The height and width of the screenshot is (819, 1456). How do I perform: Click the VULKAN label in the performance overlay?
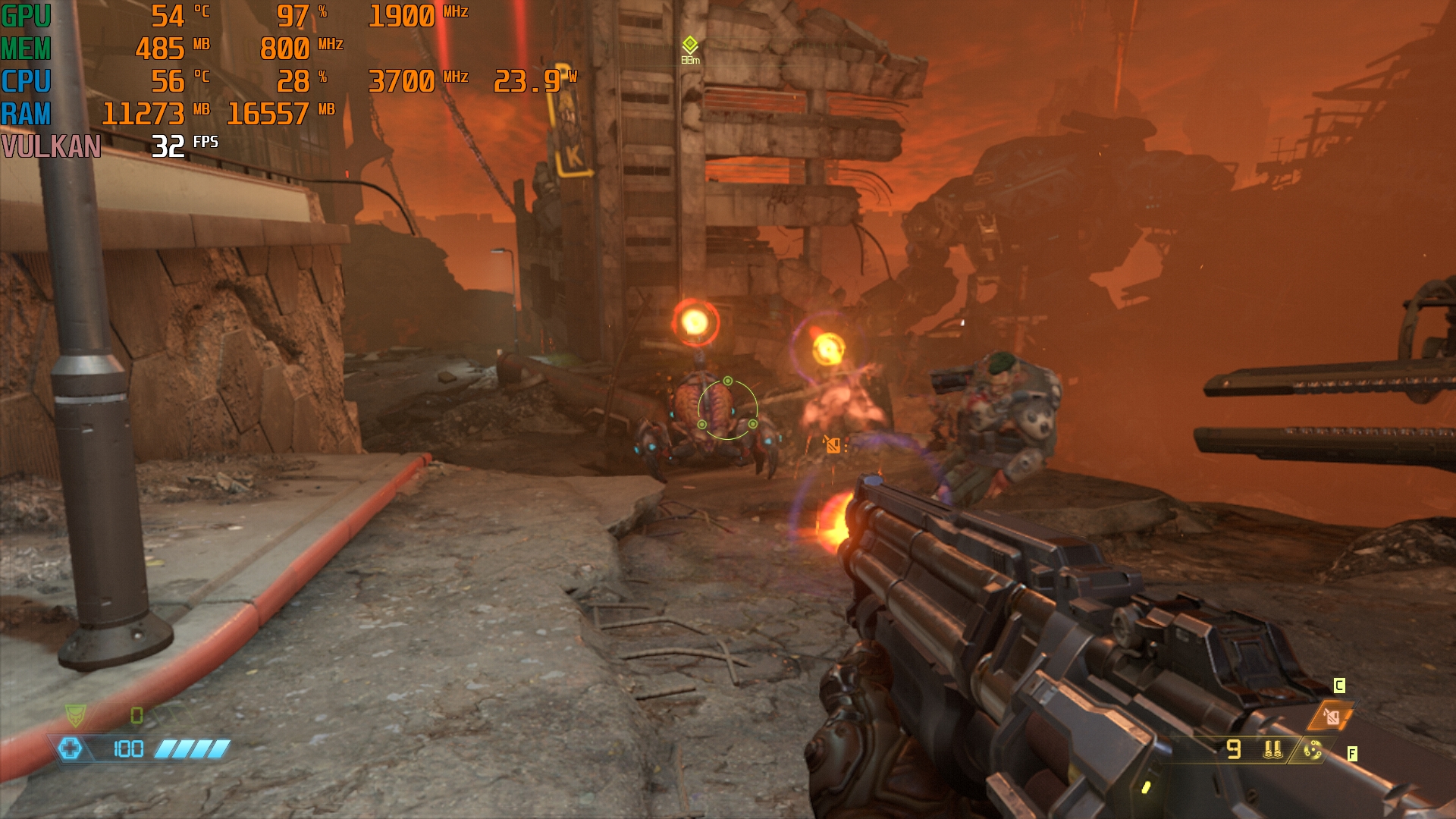tap(51, 146)
